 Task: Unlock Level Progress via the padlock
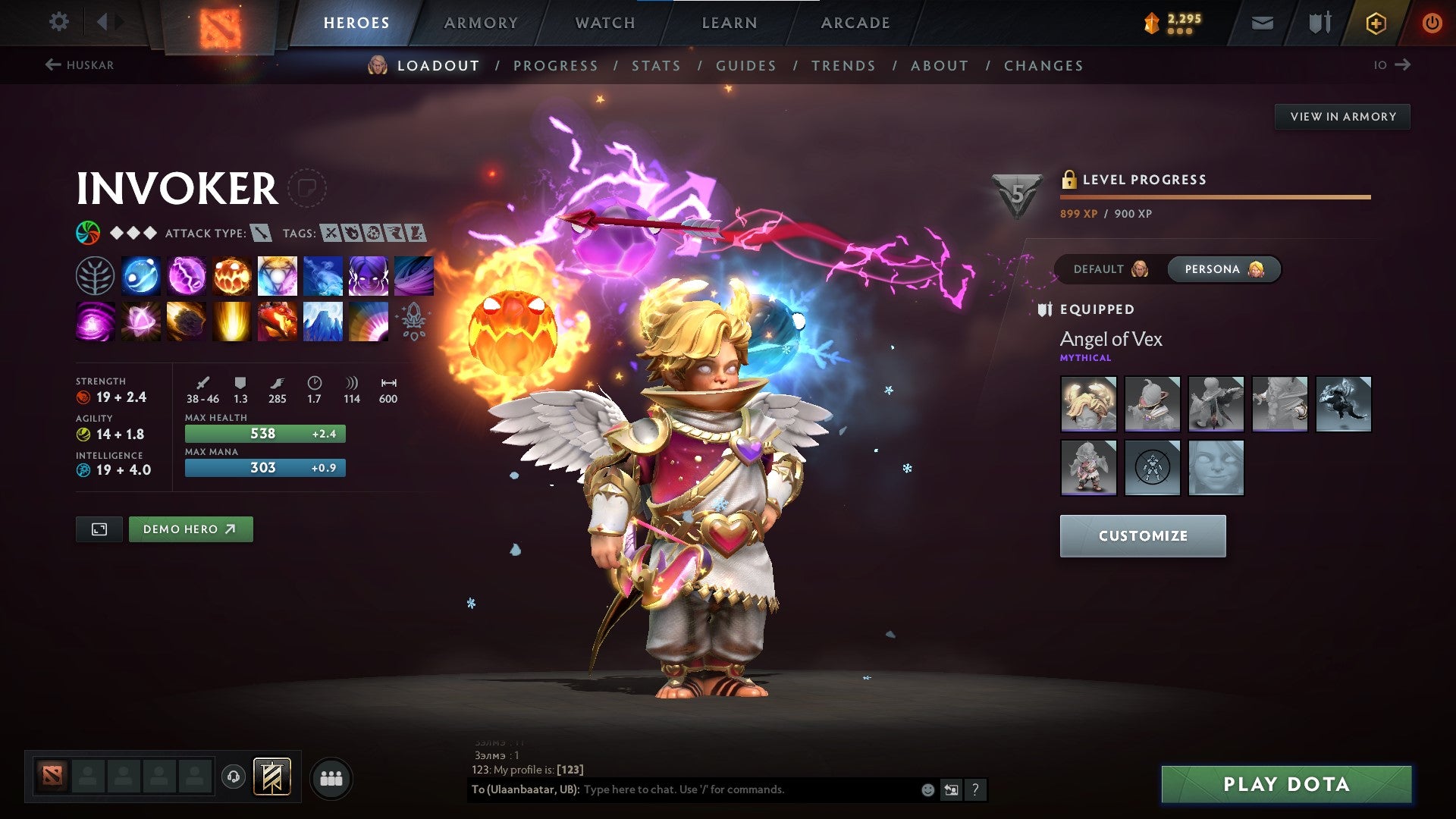point(1071,180)
